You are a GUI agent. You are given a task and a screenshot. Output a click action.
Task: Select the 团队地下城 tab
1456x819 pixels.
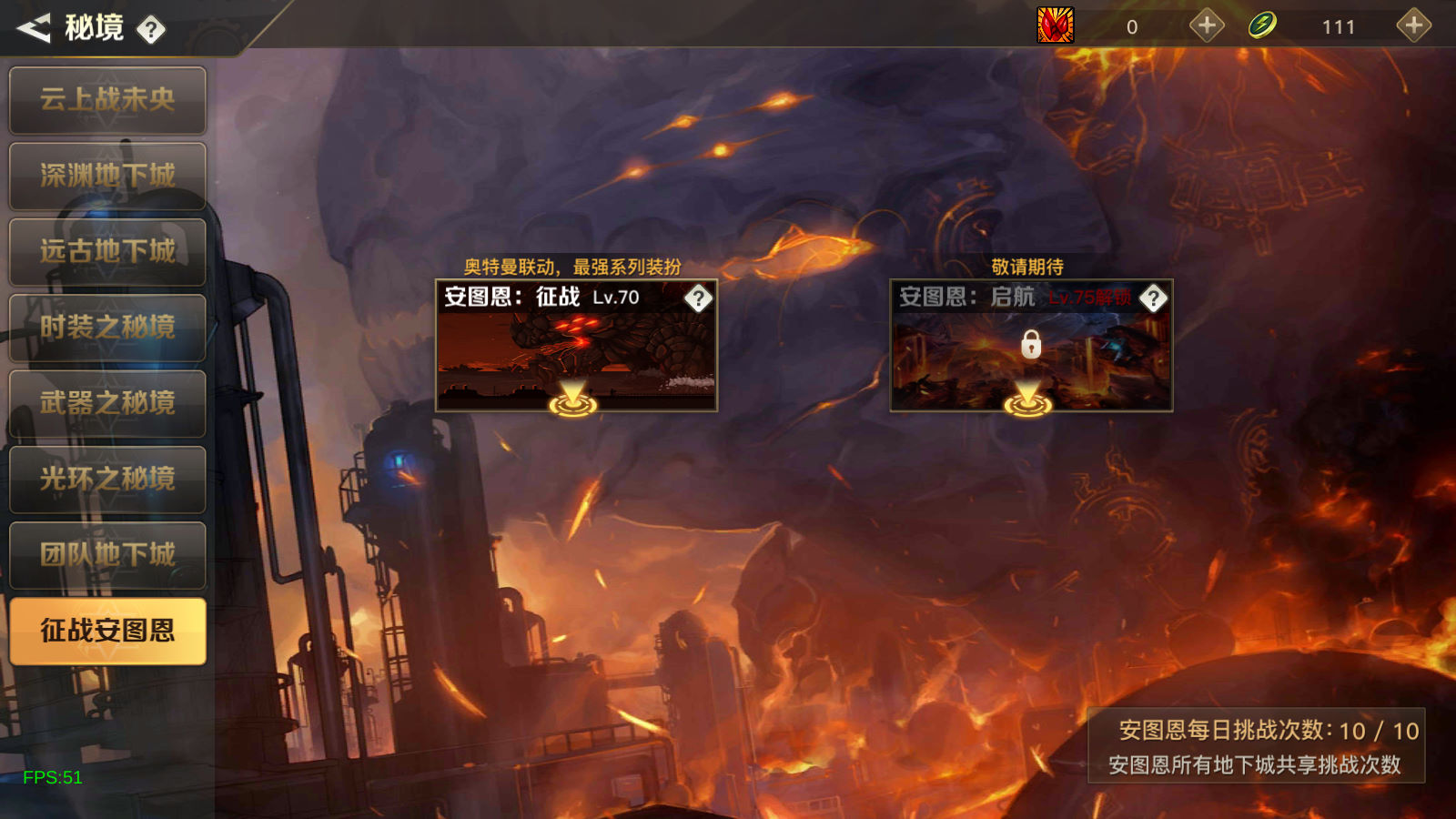[107, 554]
